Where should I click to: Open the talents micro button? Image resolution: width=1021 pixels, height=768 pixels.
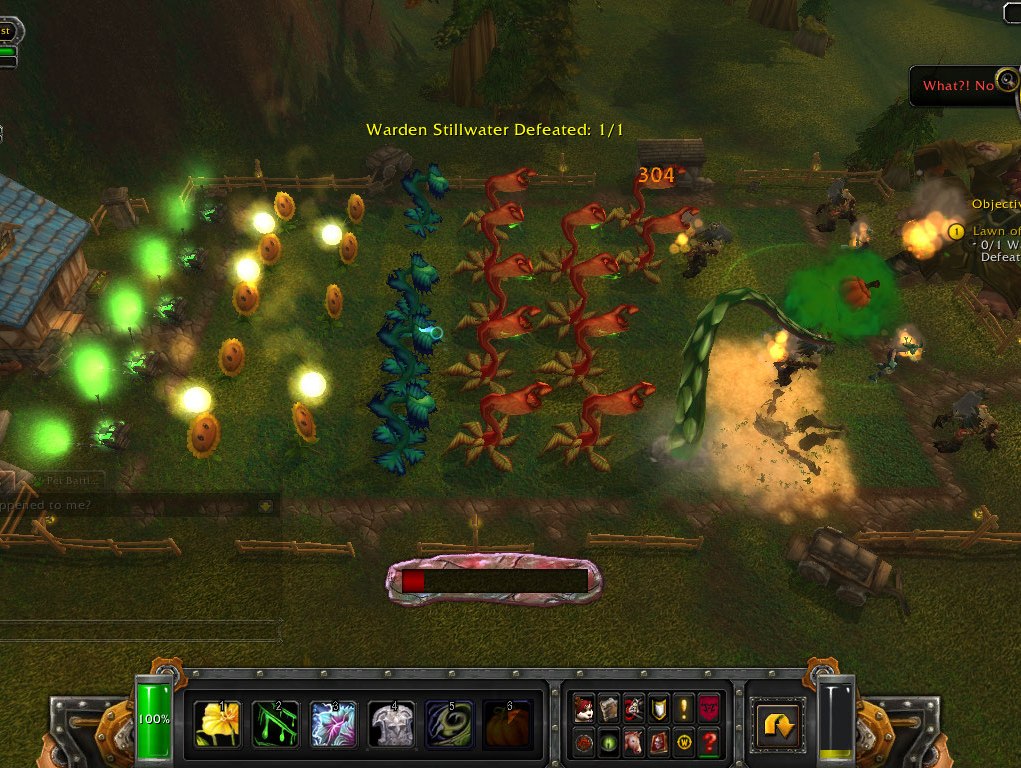pyautogui.click(x=632, y=709)
